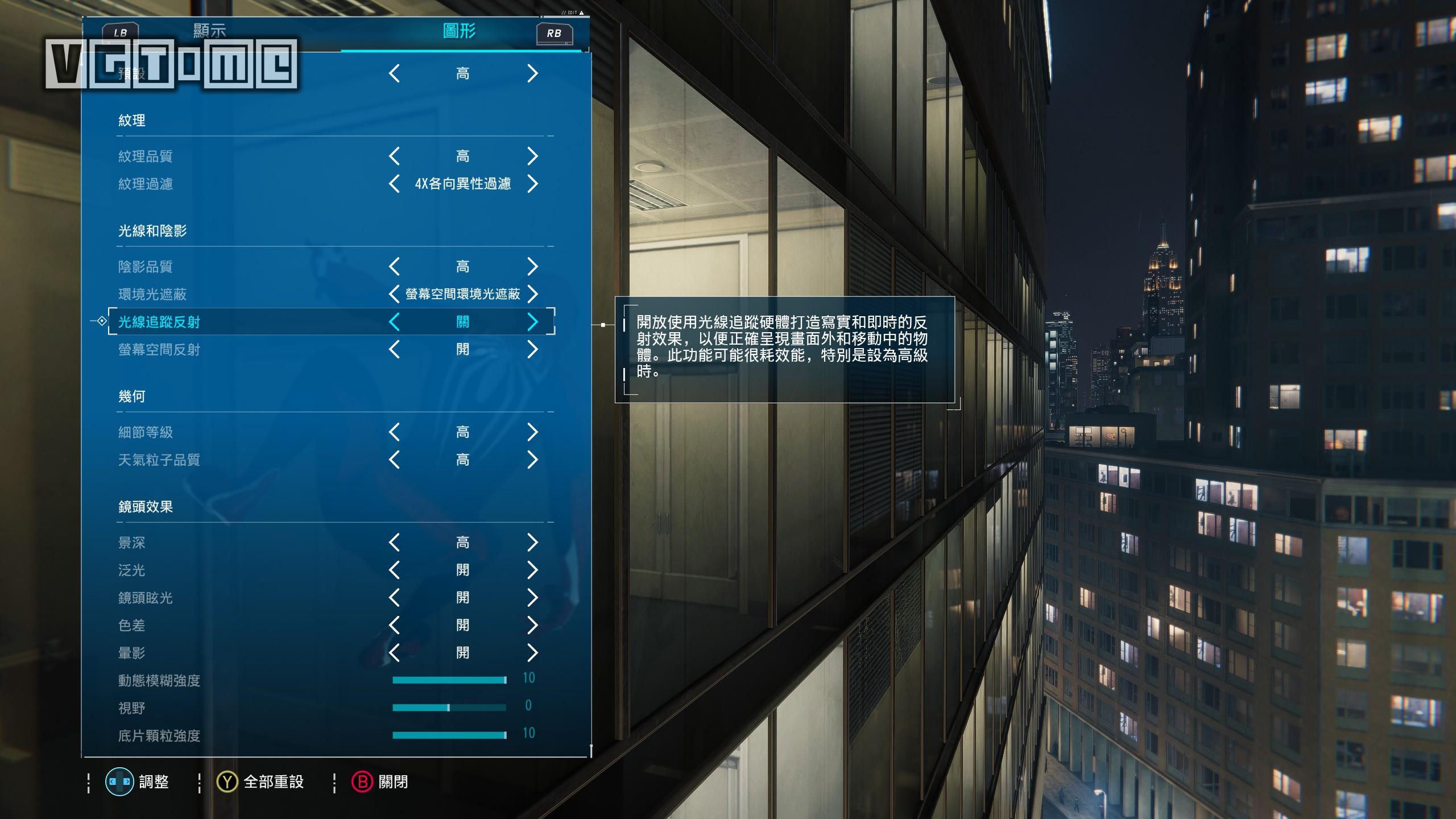Raise 天氣粒子品質 weather particle quality right arrow
The width and height of the screenshot is (1456, 819).
tap(532, 460)
